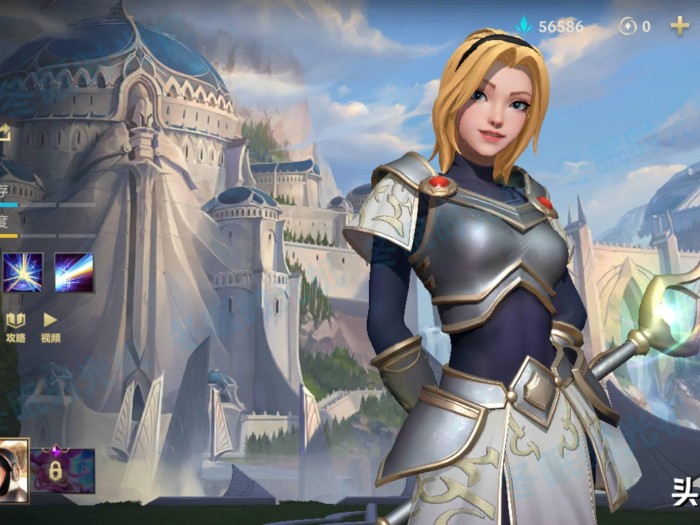This screenshot has width=700, height=525.
Task: Select the starburst light ability icon
Action: click(x=21, y=272)
